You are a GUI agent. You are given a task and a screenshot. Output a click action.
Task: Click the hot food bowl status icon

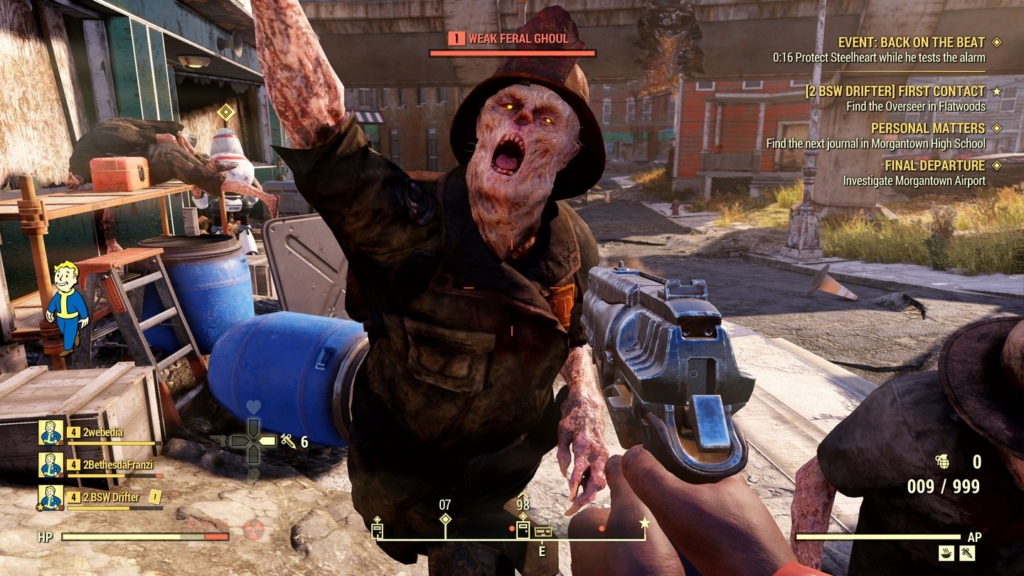947,552
